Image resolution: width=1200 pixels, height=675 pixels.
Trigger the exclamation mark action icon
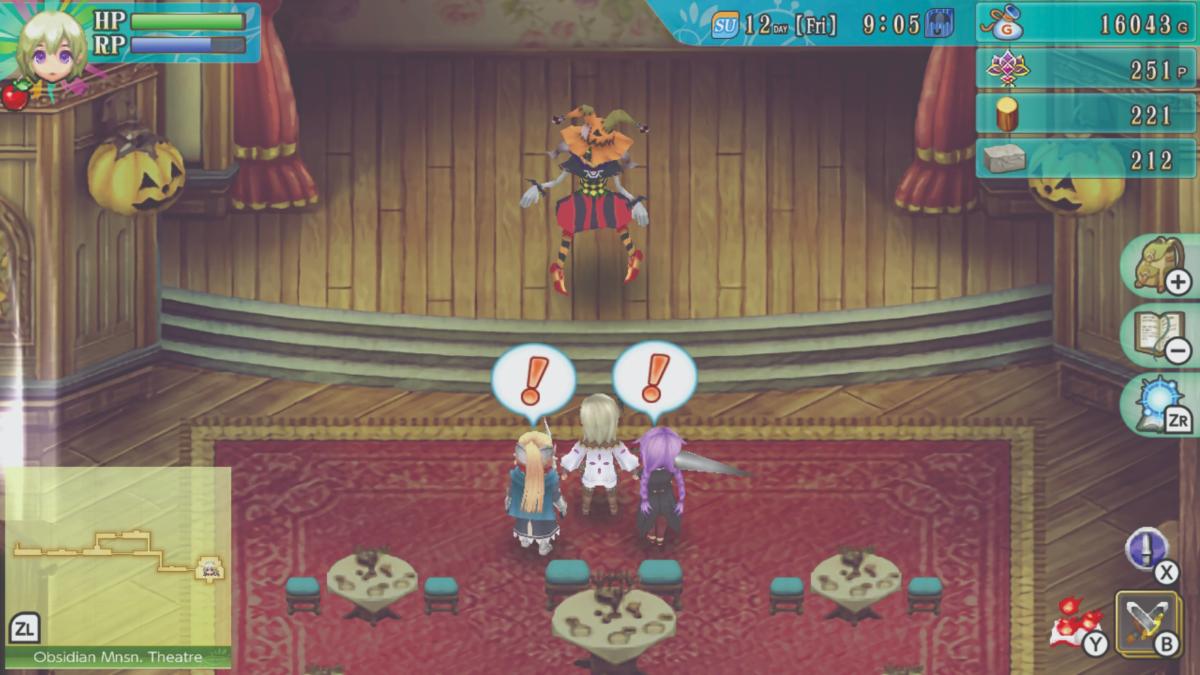point(1146,549)
